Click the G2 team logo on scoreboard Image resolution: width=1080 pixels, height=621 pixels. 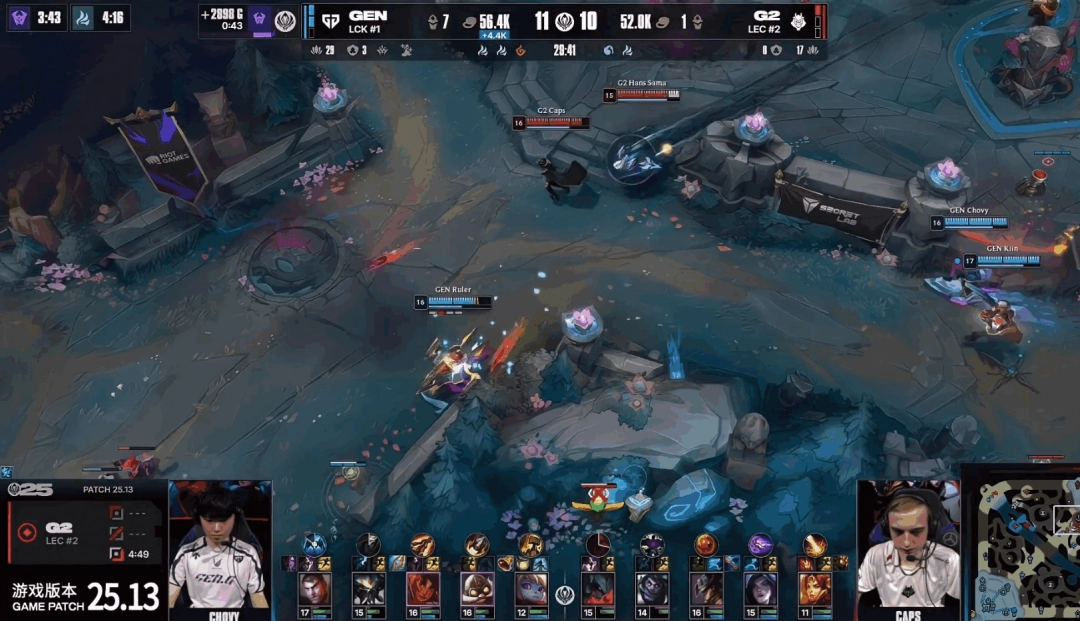point(797,20)
